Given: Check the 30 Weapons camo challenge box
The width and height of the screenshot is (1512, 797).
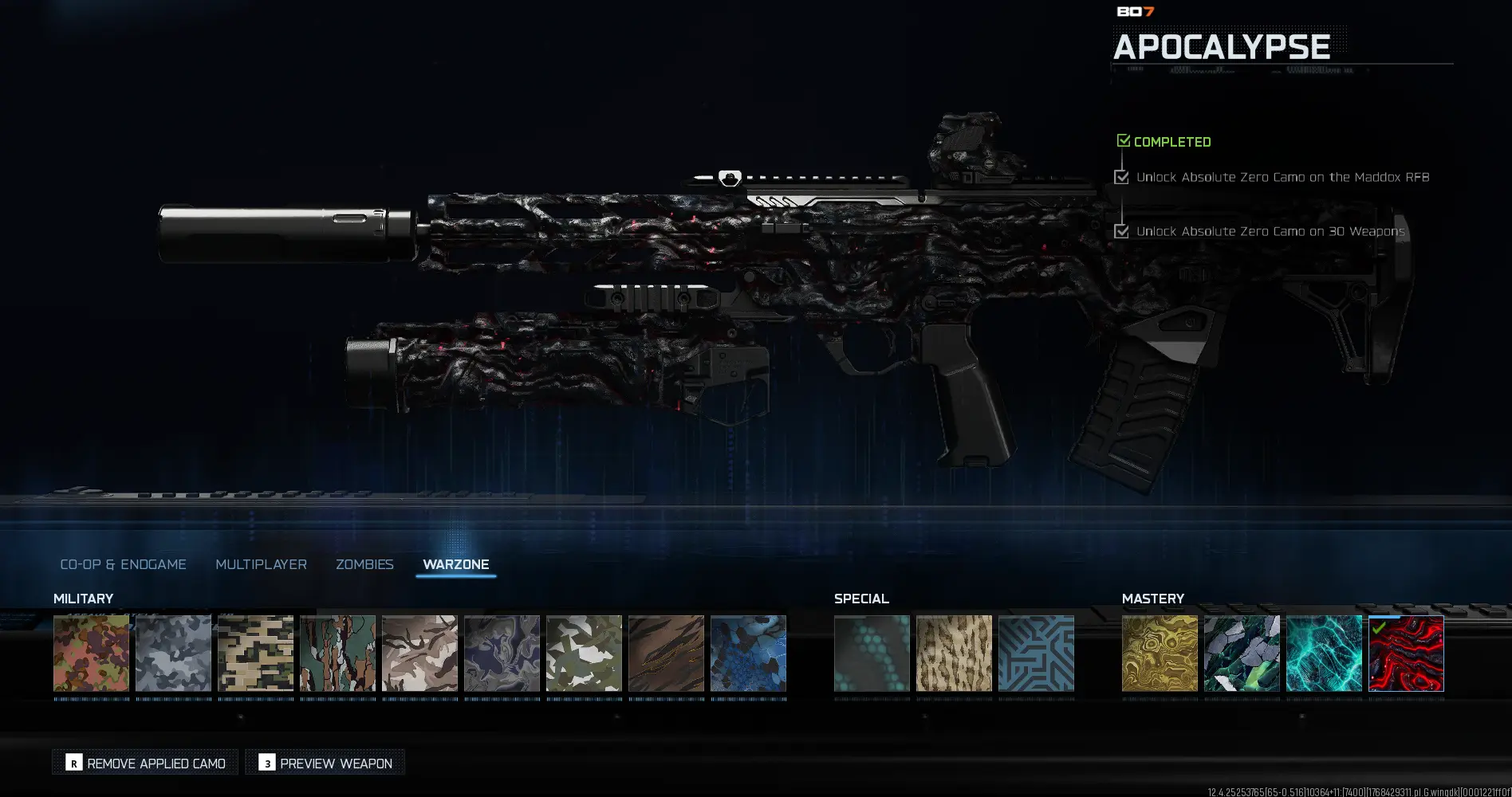Looking at the screenshot, I should pos(1122,230).
